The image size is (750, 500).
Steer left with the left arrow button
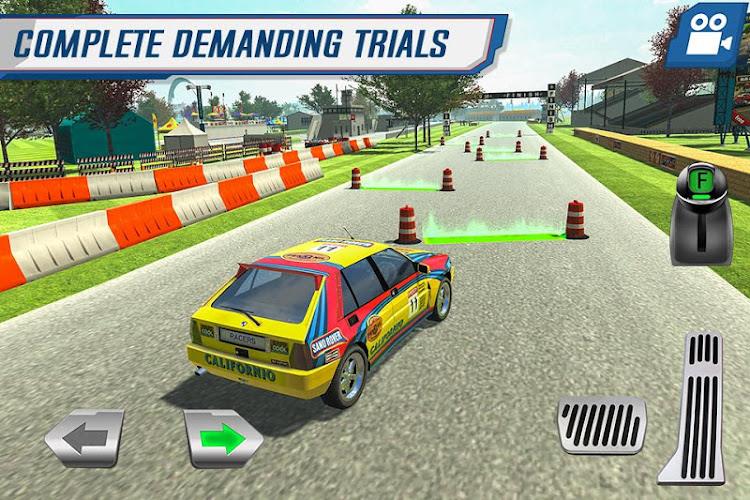(x=84, y=437)
